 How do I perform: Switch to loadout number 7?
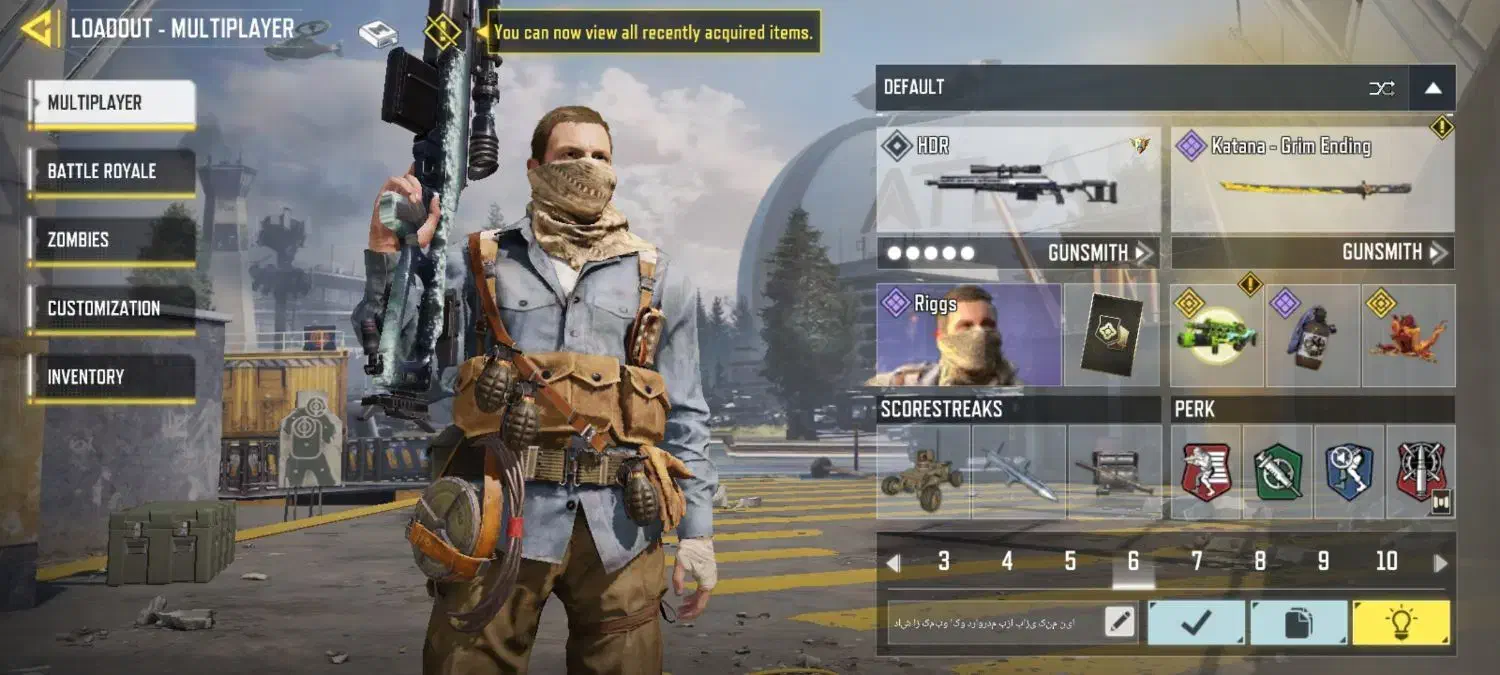tap(1196, 562)
